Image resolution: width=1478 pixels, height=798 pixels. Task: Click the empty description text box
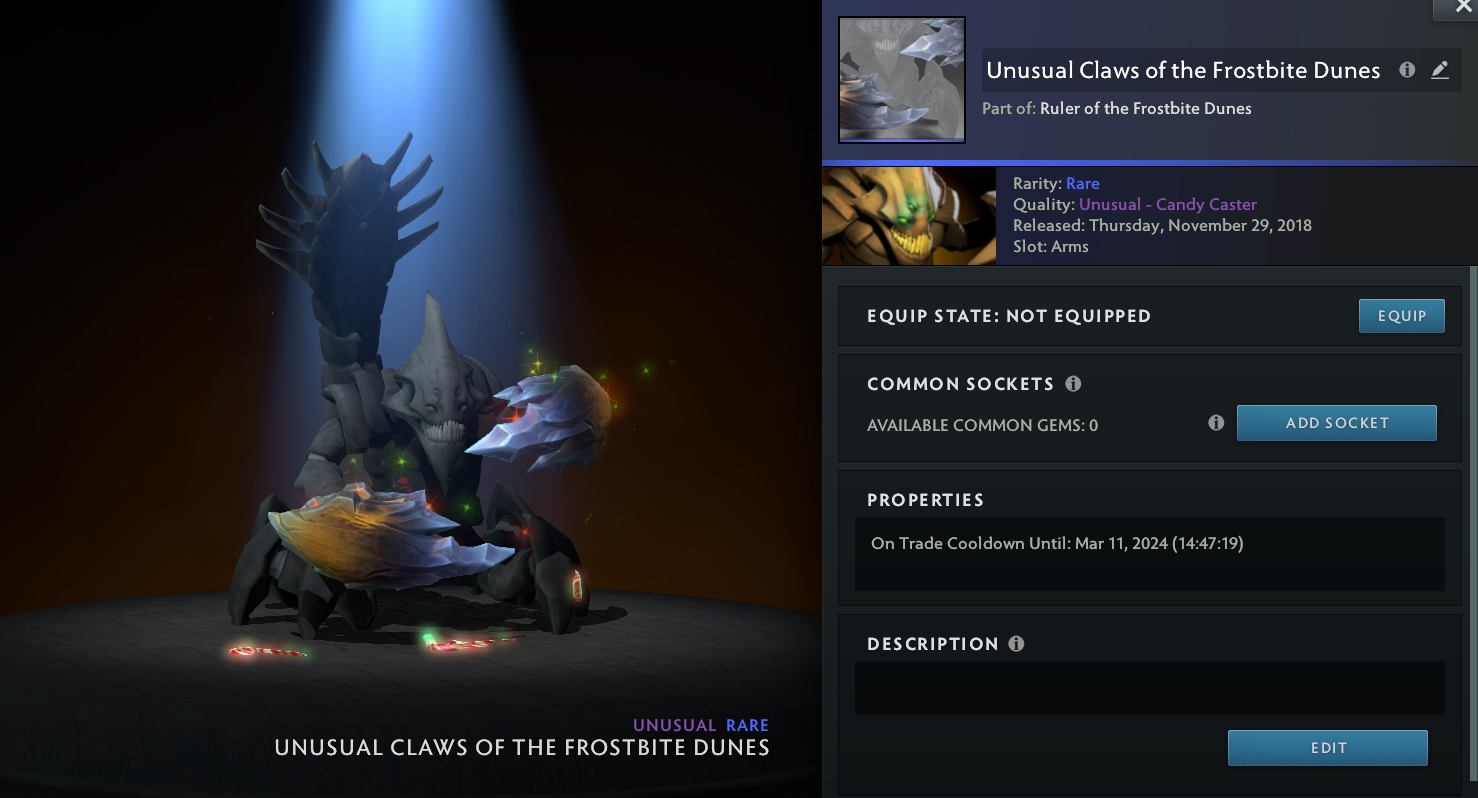tap(1149, 687)
